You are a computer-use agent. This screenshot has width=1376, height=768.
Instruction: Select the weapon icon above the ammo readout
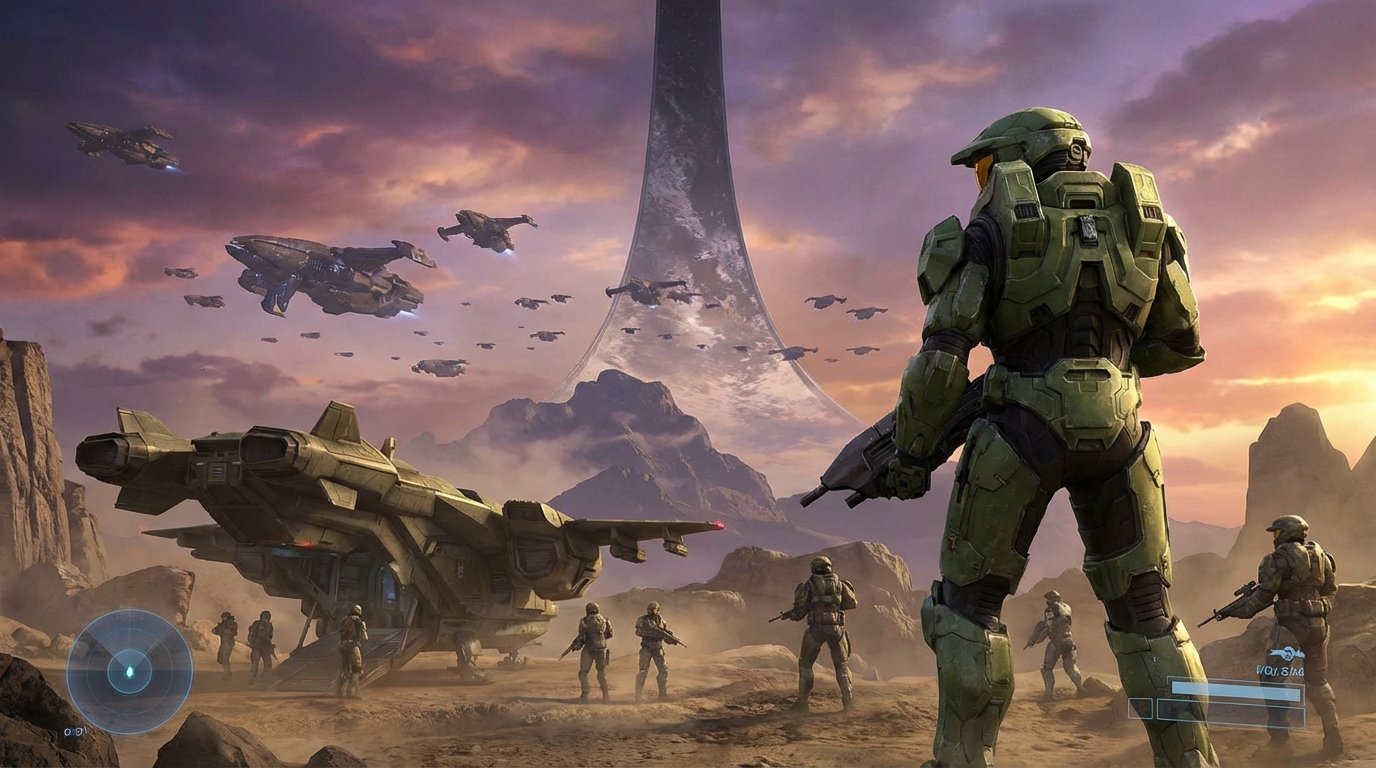[1288, 652]
